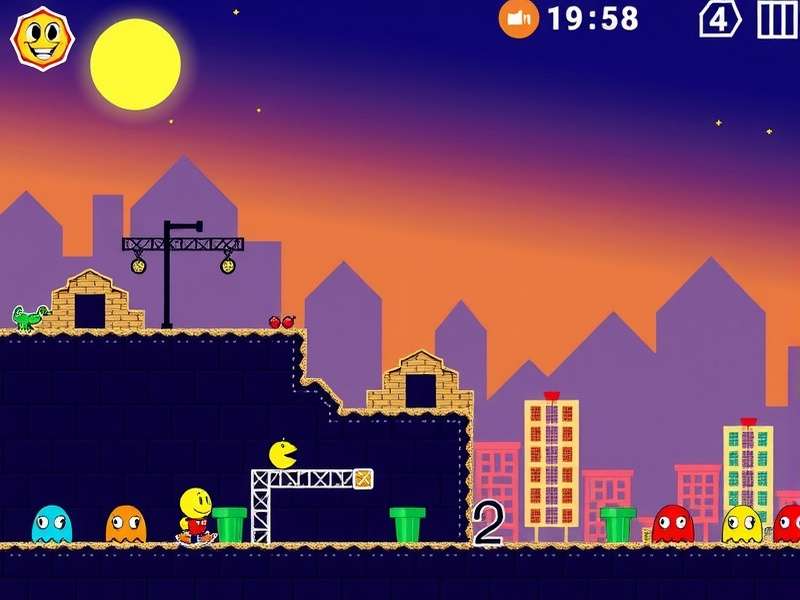The height and width of the screenshot is (600, 800).
Task: Select the hexagon badge showing 4
Action: point(719,18)
